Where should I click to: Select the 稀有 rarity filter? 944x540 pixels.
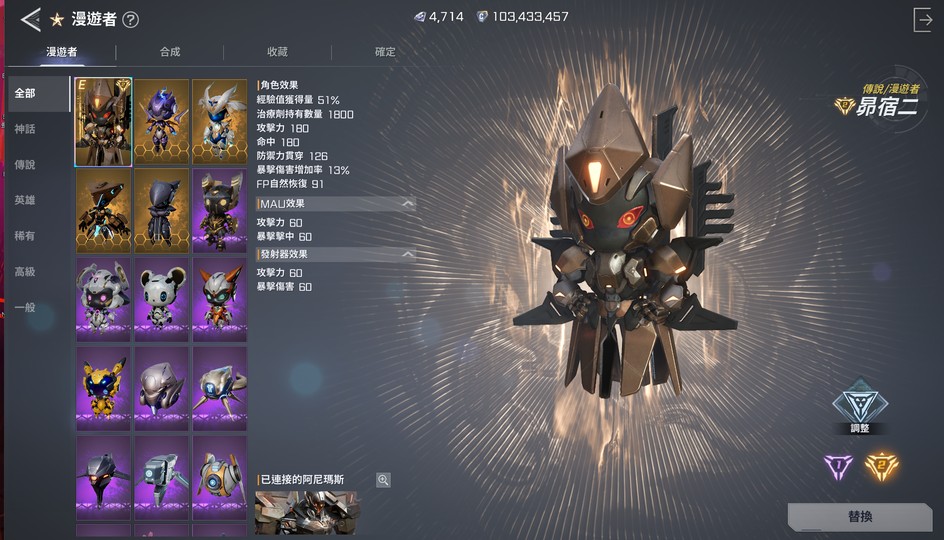click(x=25, y=236)
